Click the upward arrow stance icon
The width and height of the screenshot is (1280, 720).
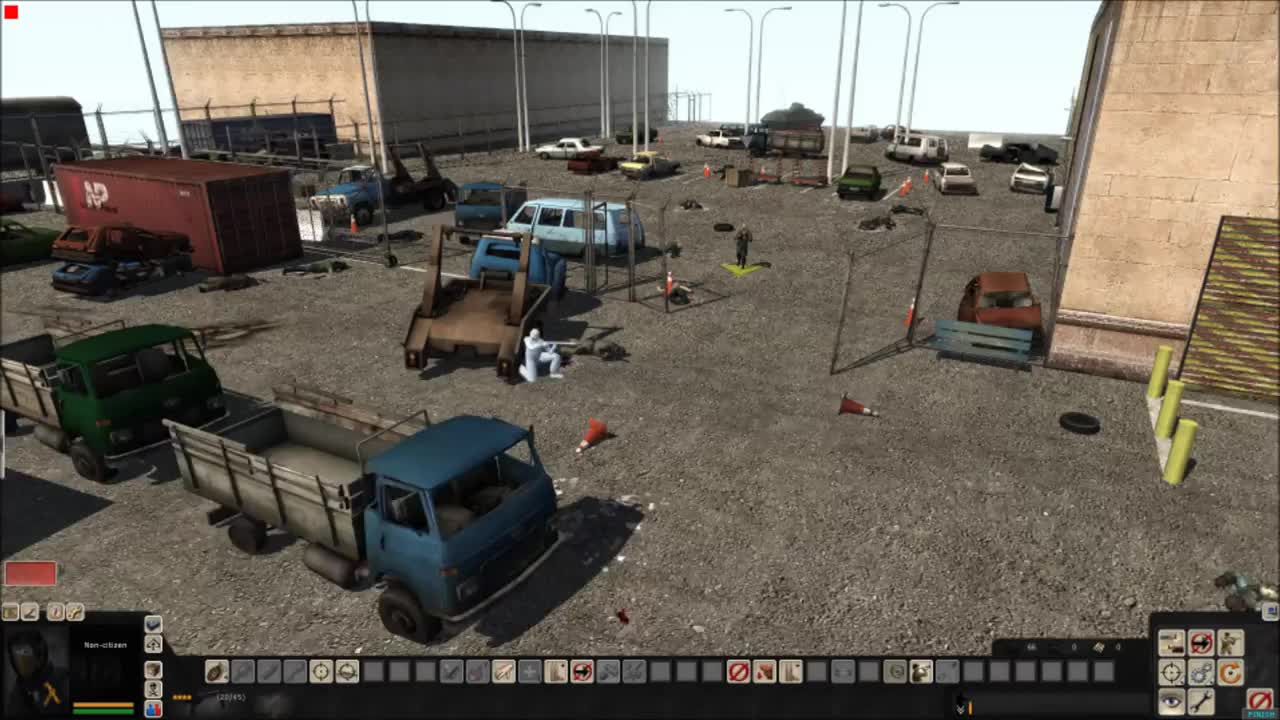tap(153, 645)
